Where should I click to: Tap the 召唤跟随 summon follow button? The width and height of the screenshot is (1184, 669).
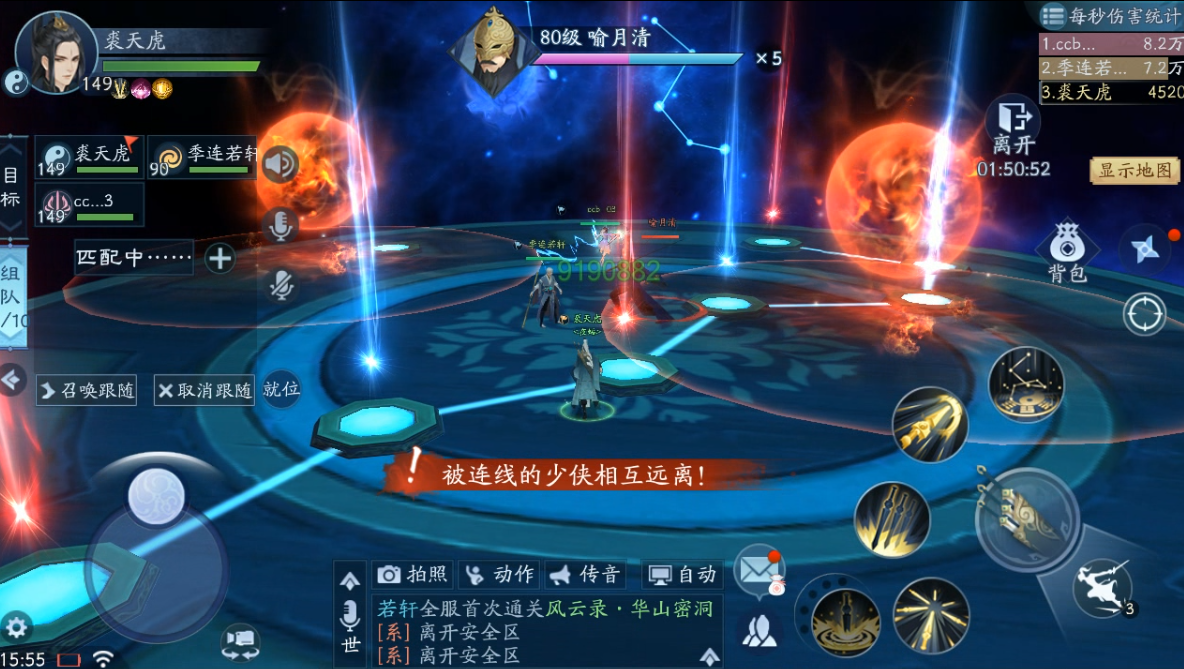point(87,390)
